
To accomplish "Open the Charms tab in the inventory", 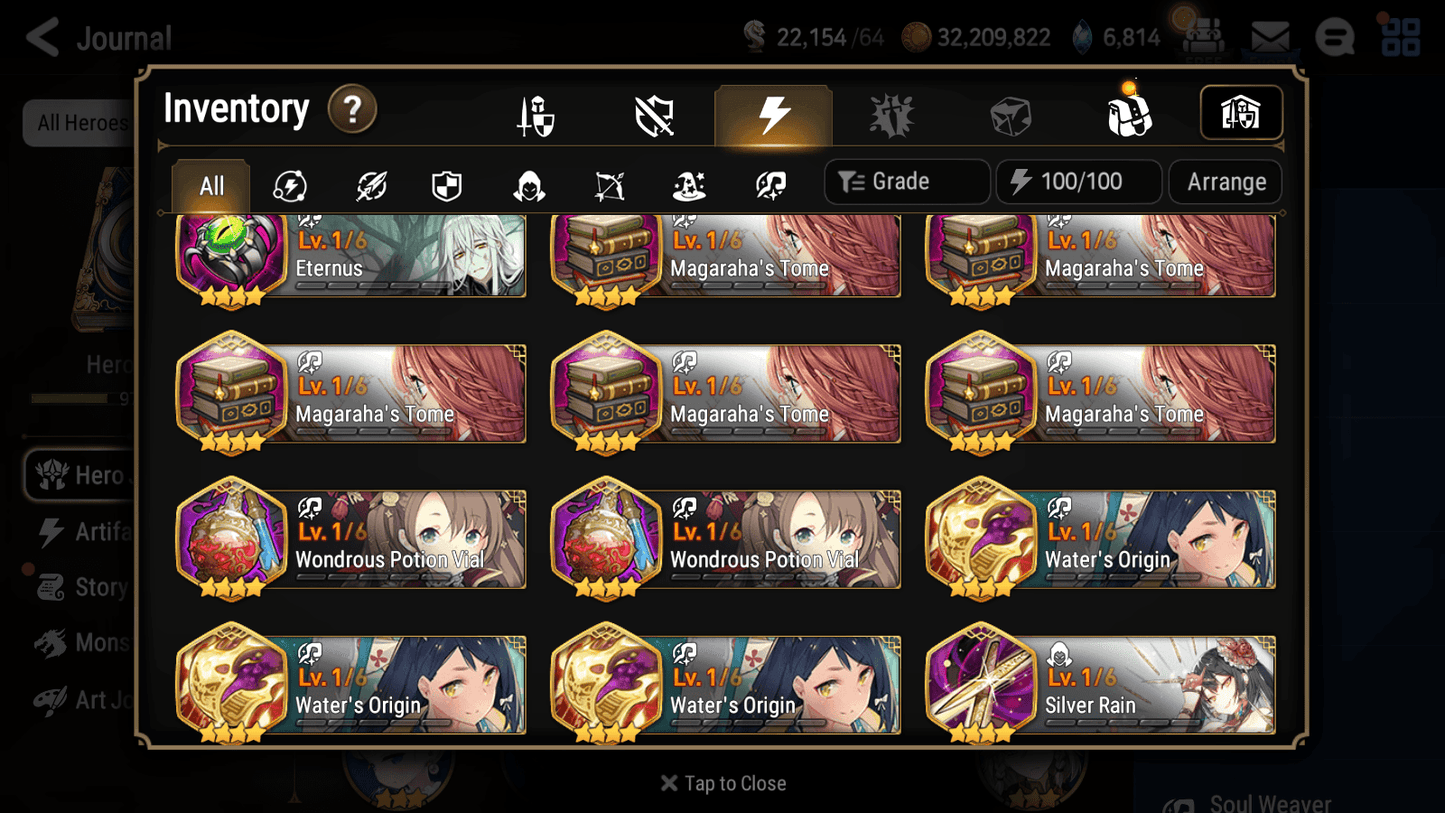I will (891, 113).
